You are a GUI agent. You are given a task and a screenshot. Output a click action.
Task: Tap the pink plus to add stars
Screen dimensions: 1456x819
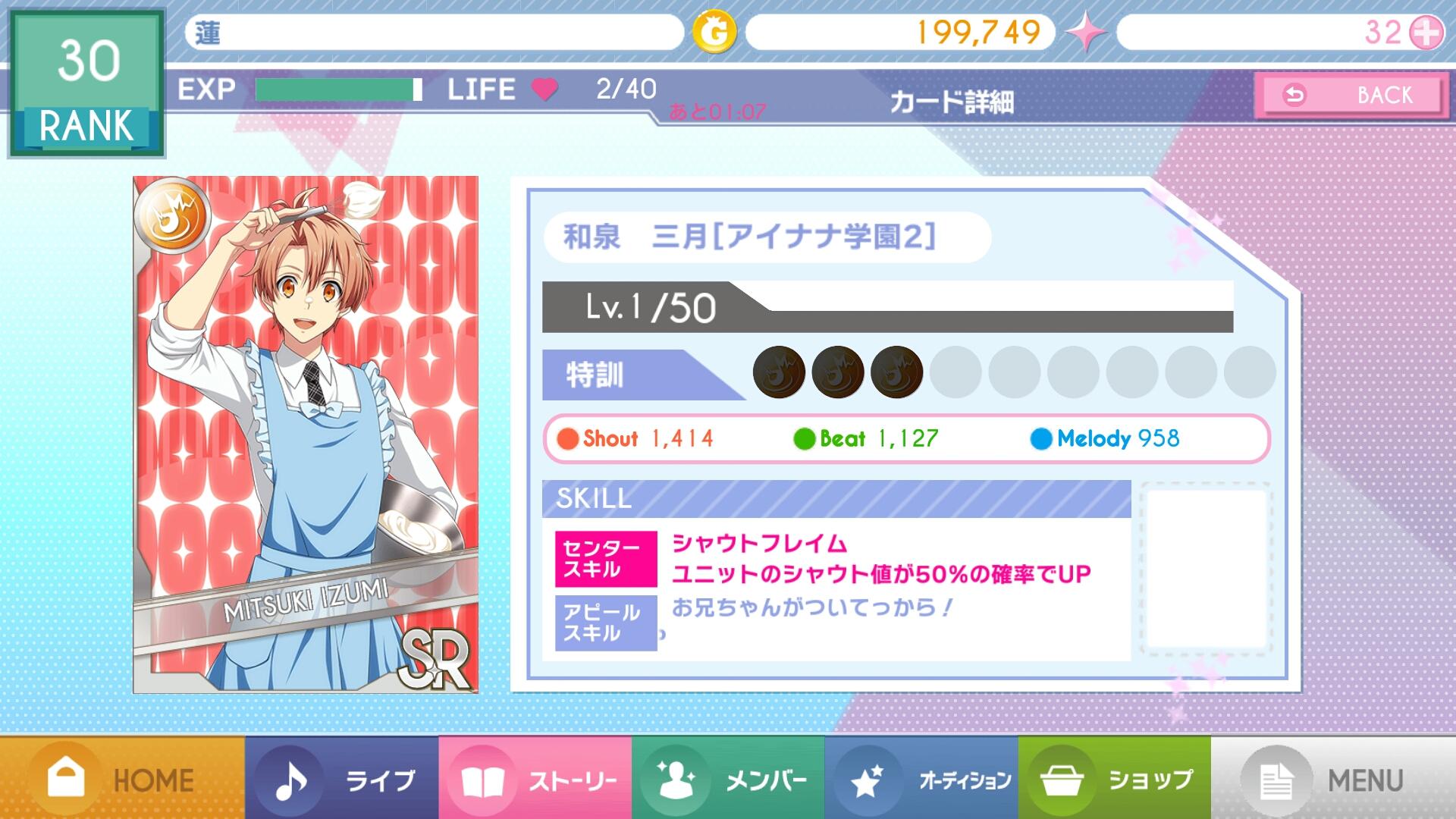1426,33
